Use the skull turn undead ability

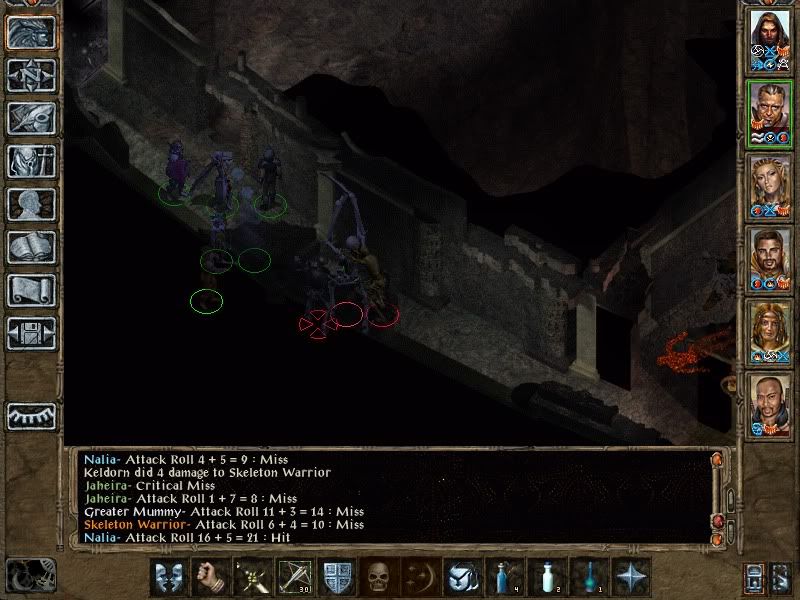tap(377, 577)
